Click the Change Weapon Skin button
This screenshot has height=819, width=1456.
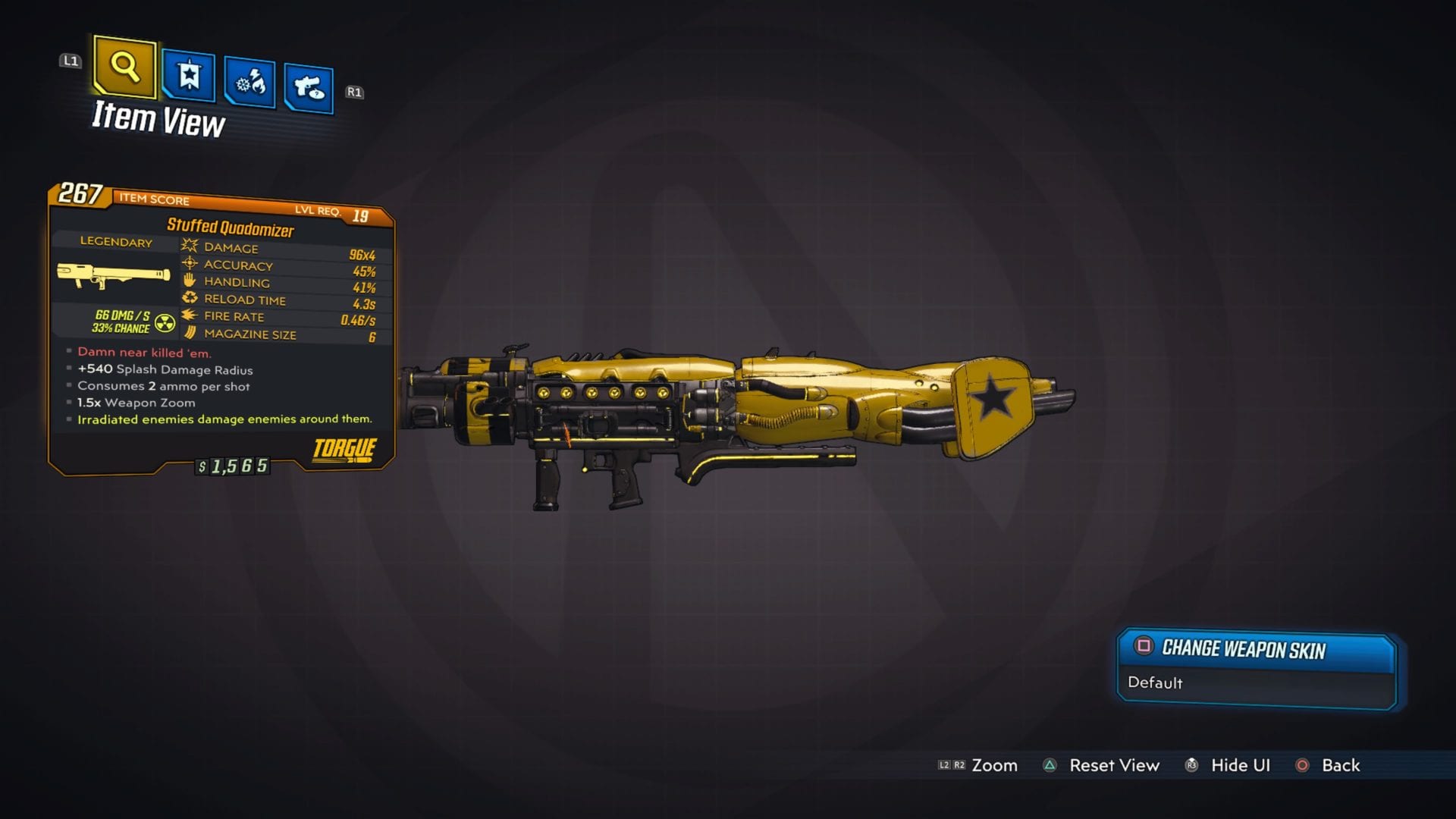[x=1255, y=650]
